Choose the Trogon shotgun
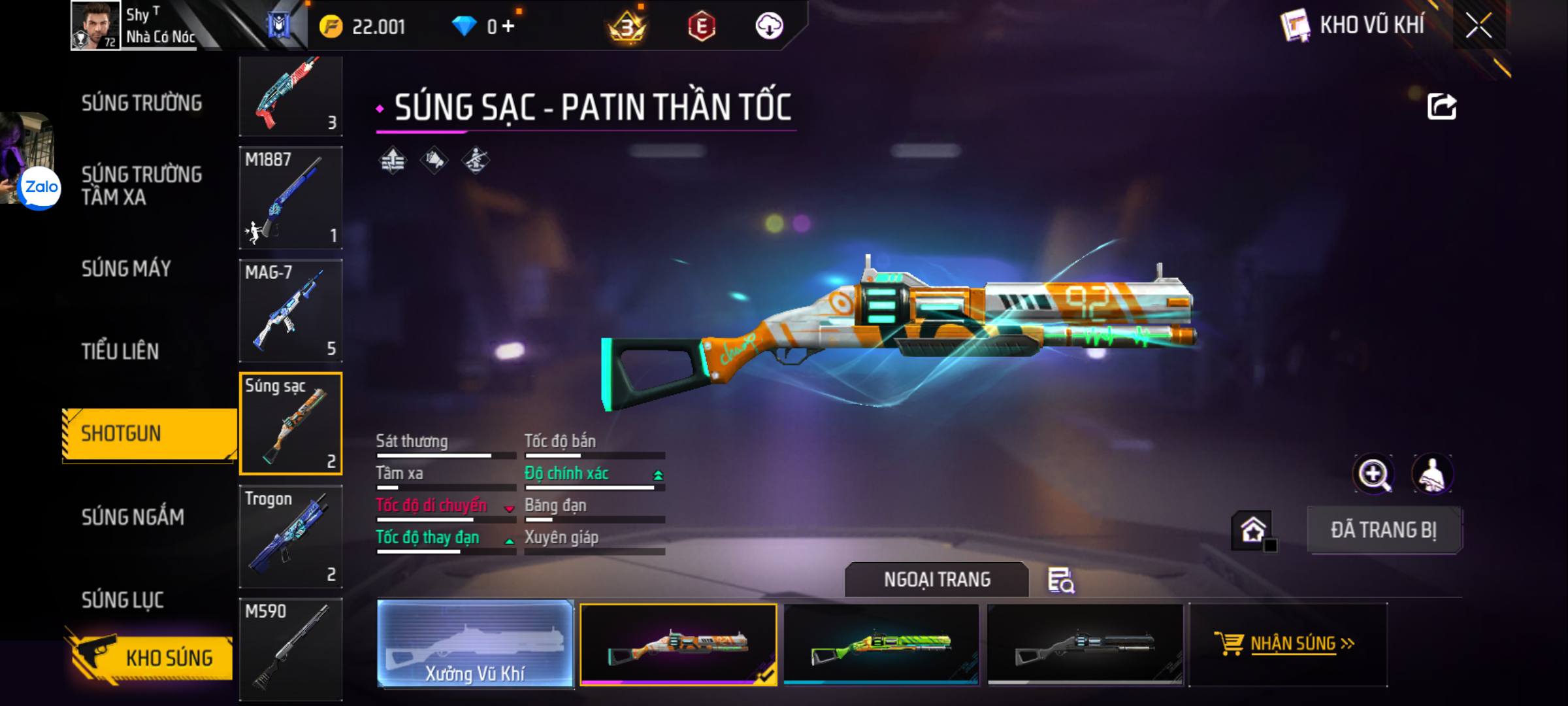The height and width of the screenshot is (706, 1568). pyautogui.click(x=291, y=537)
